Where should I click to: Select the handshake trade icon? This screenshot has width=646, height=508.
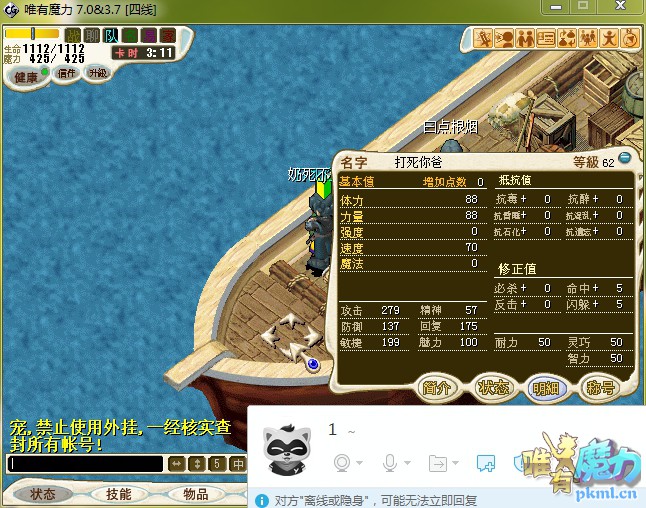(x=525, y=39)
